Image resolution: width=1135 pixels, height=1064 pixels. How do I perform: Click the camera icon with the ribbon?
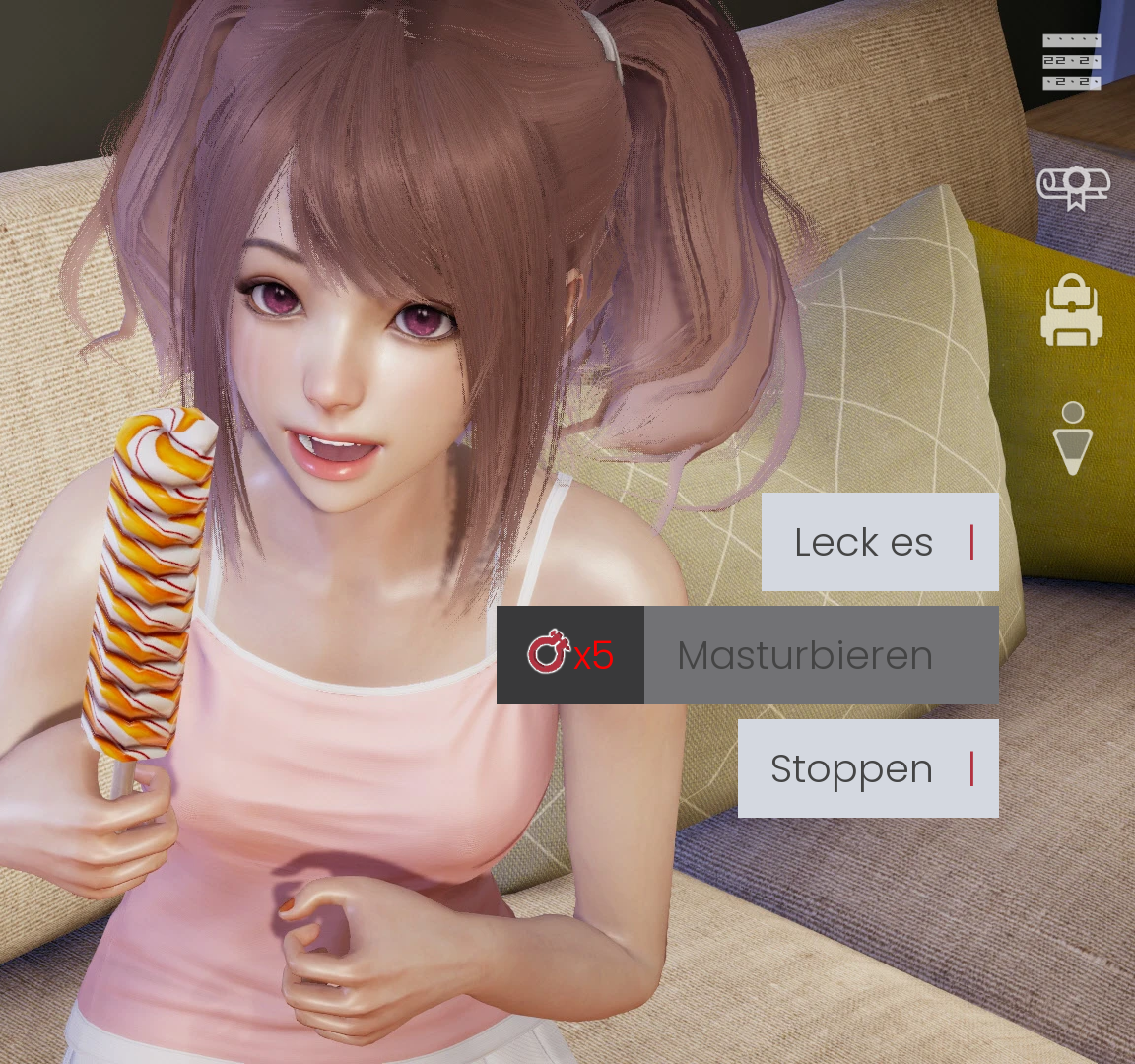(1073, 186)
